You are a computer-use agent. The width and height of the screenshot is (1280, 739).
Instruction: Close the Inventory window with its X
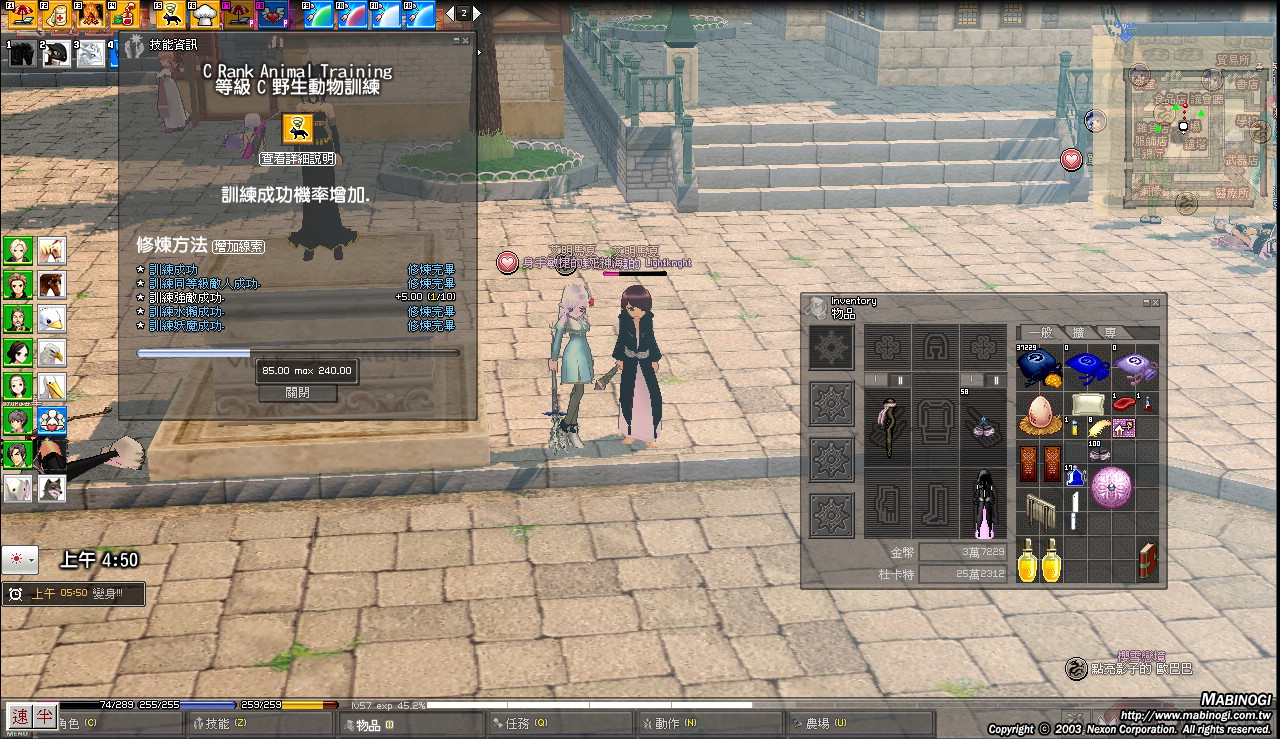(1155, 301)
